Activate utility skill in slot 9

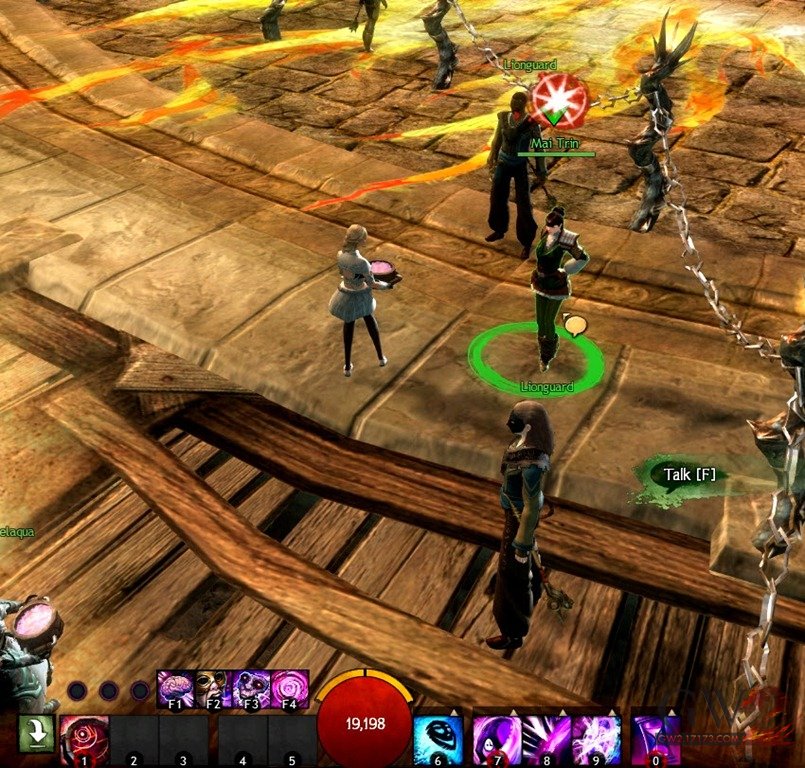click(596, 739)
